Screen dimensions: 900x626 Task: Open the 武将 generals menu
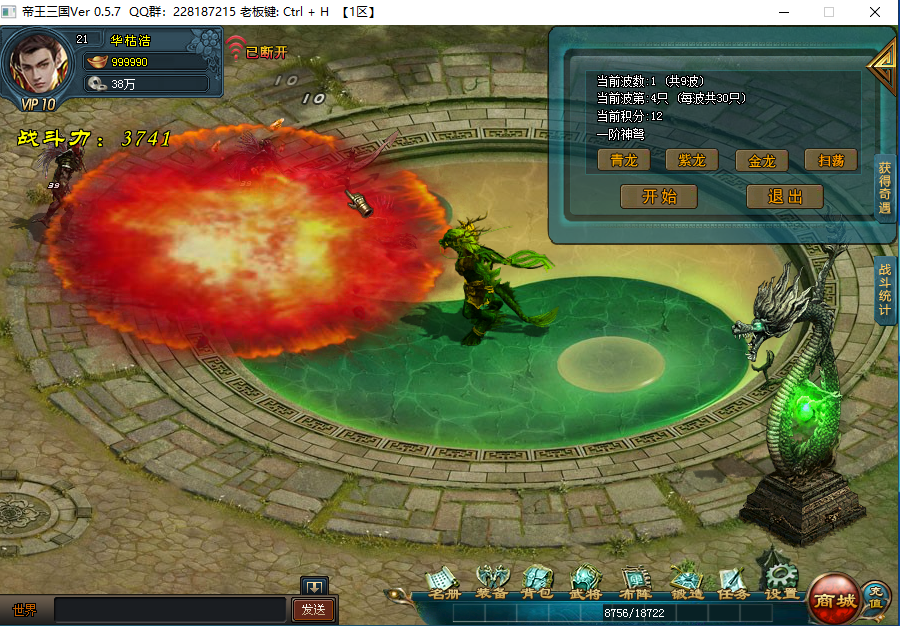pos(586,582)
